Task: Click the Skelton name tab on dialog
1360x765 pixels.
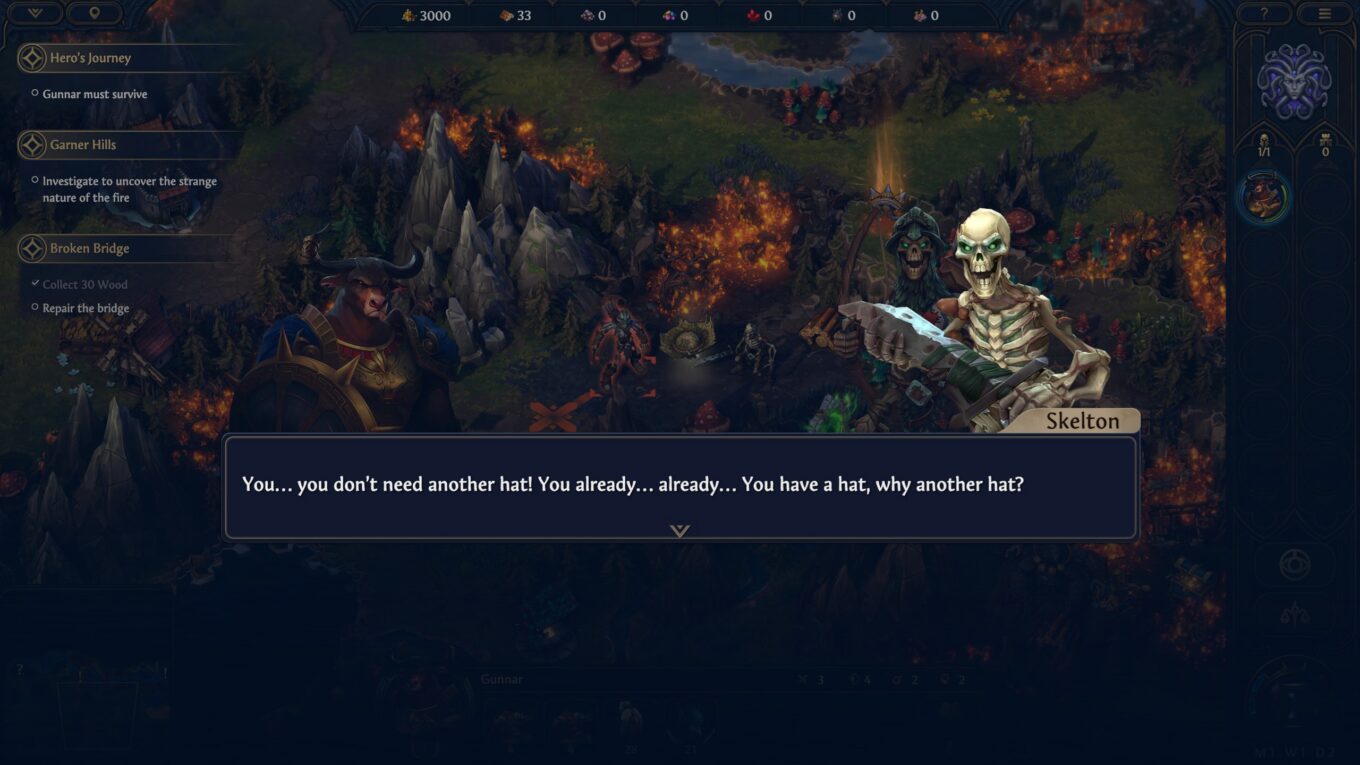Action: tap(1083, 420)
